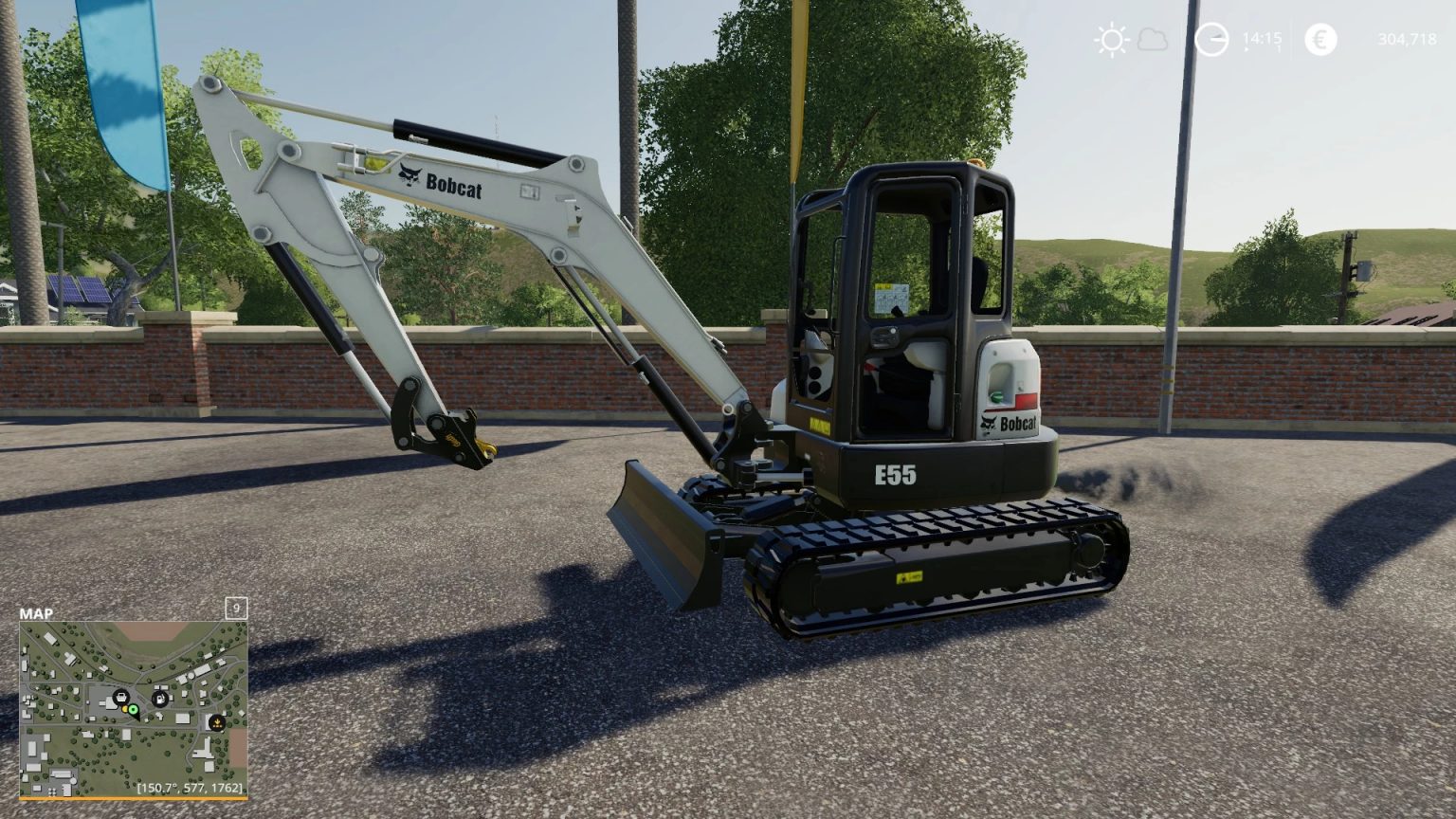
Task: Click the number 9 keybind box
Action: [x=236, y=608]
